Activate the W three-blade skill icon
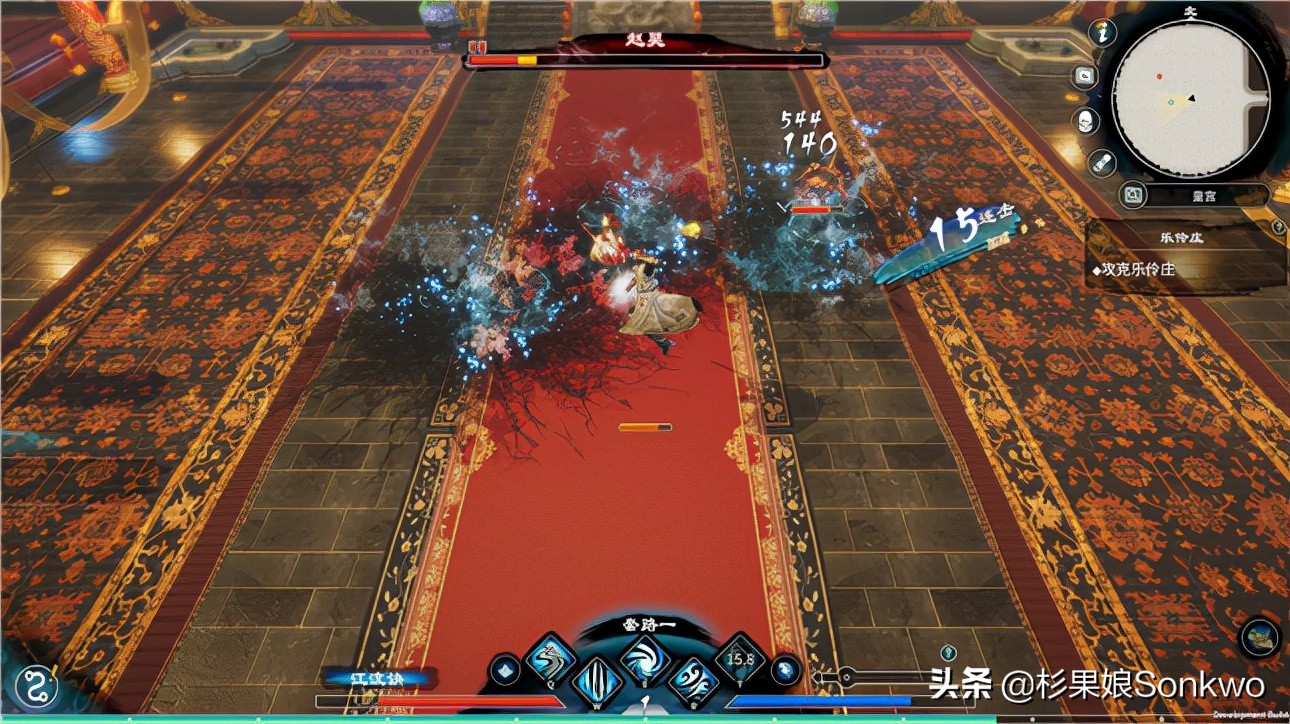The image size is (1290, 724). coord(598,682)
